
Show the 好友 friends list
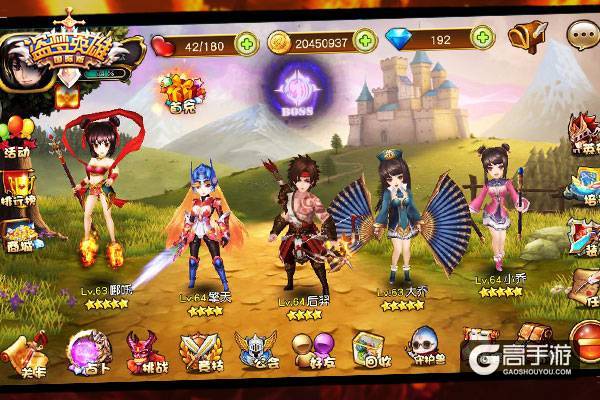[x=311, y=351]
